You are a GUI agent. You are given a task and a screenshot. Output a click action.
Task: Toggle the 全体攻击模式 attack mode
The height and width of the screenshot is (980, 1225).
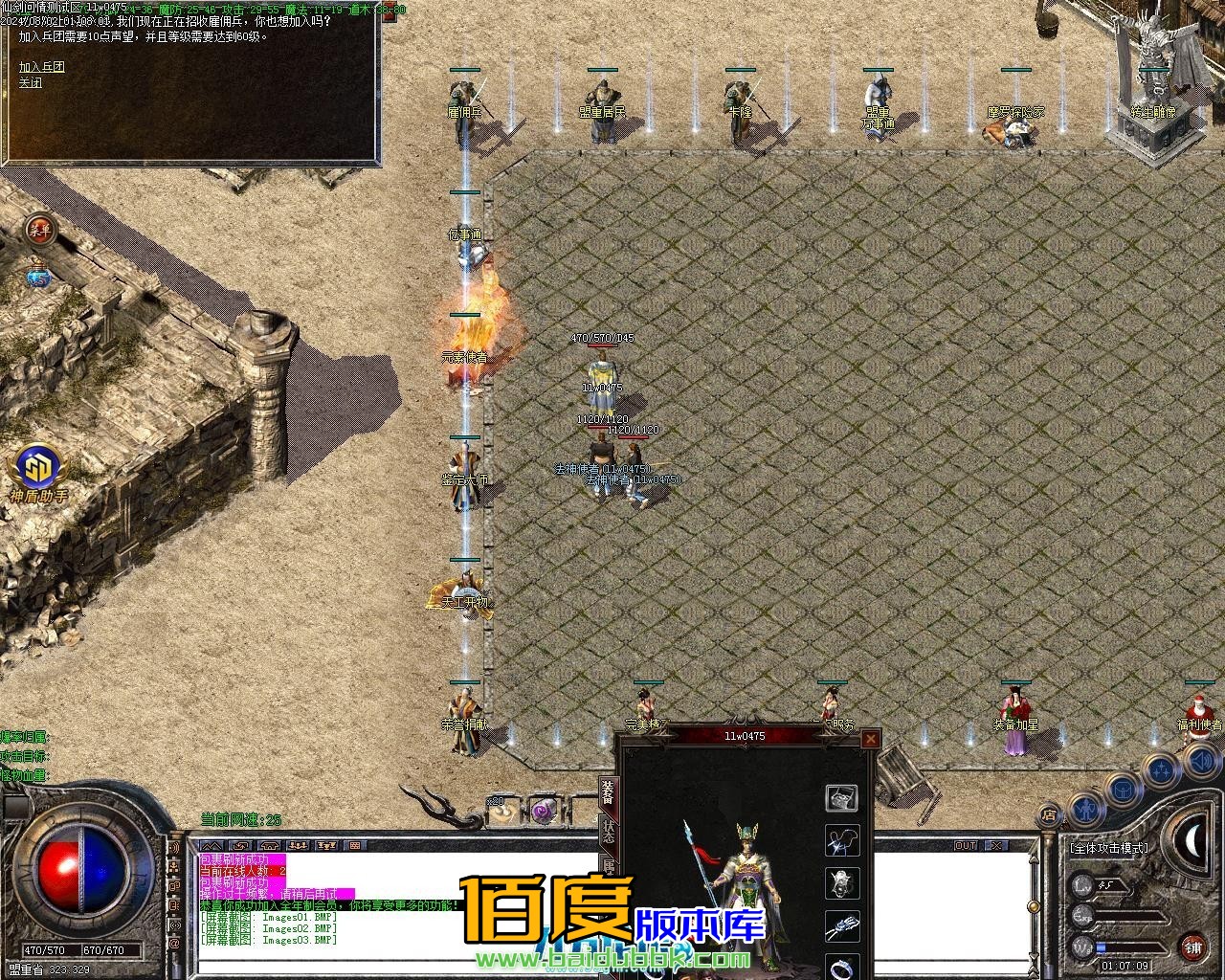pos(1108,848)
